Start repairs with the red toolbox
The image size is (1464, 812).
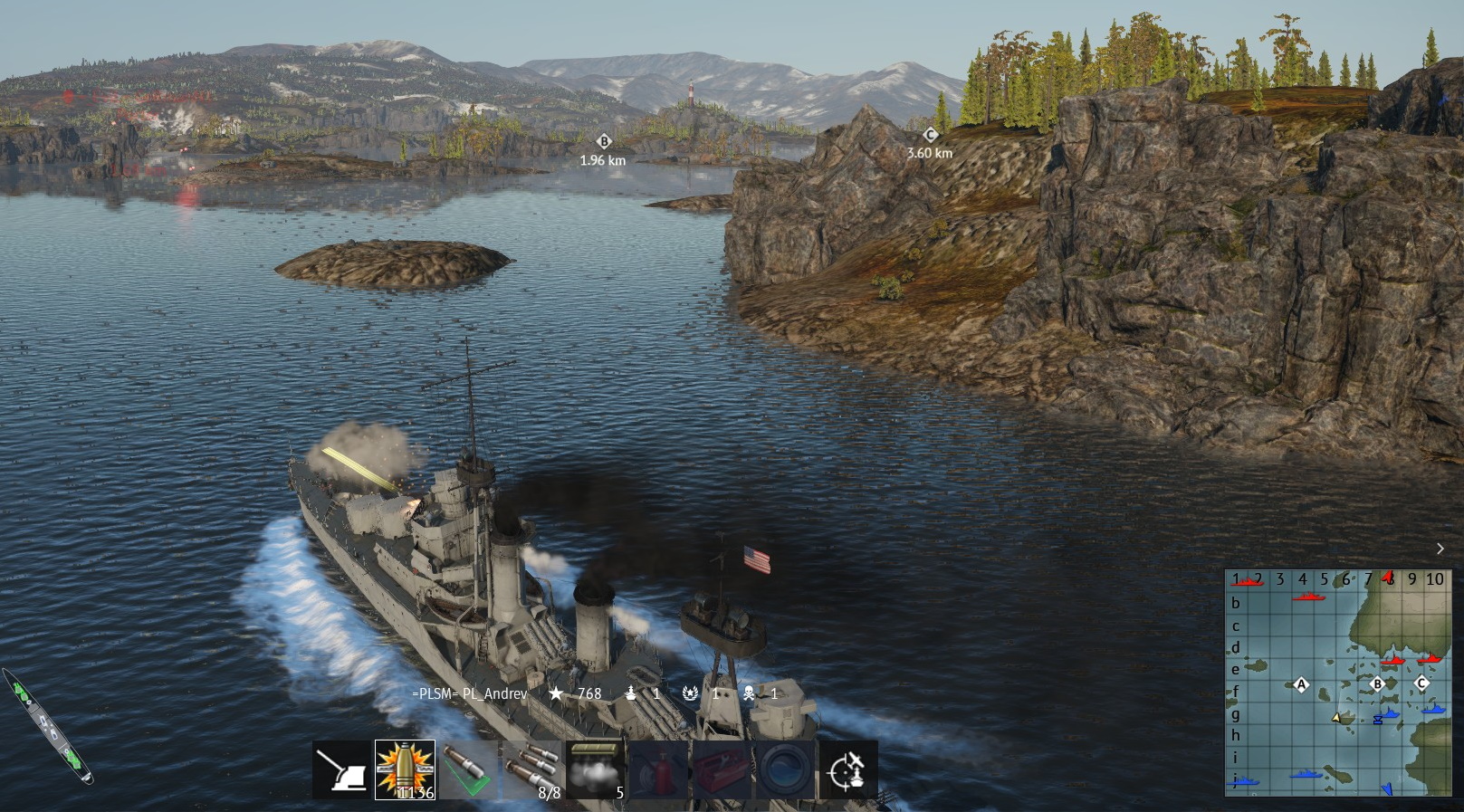click(722, 770)
